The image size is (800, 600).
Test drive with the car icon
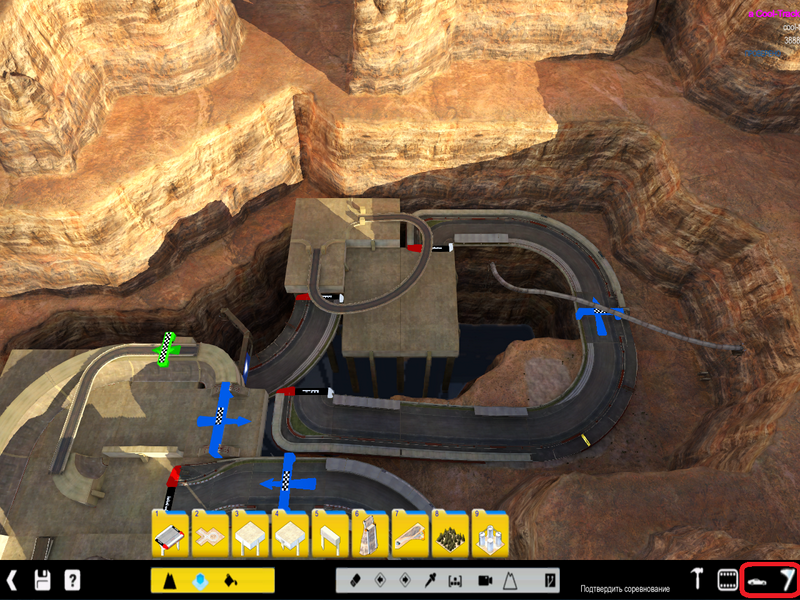point(757,580)
